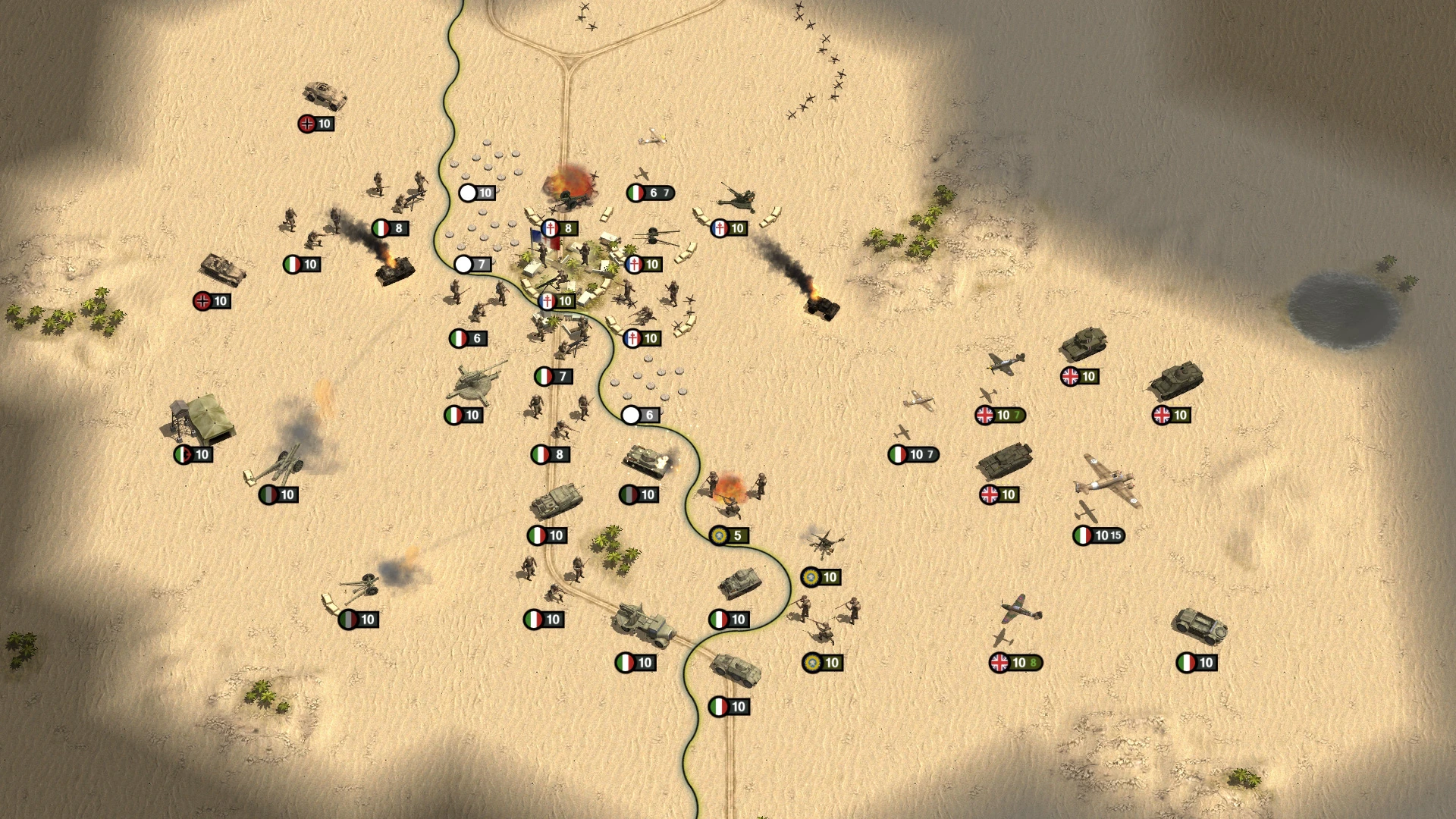Click the Italian aircraft badge showing 6 7
The image size is (1456, 819).
point(651,193)
